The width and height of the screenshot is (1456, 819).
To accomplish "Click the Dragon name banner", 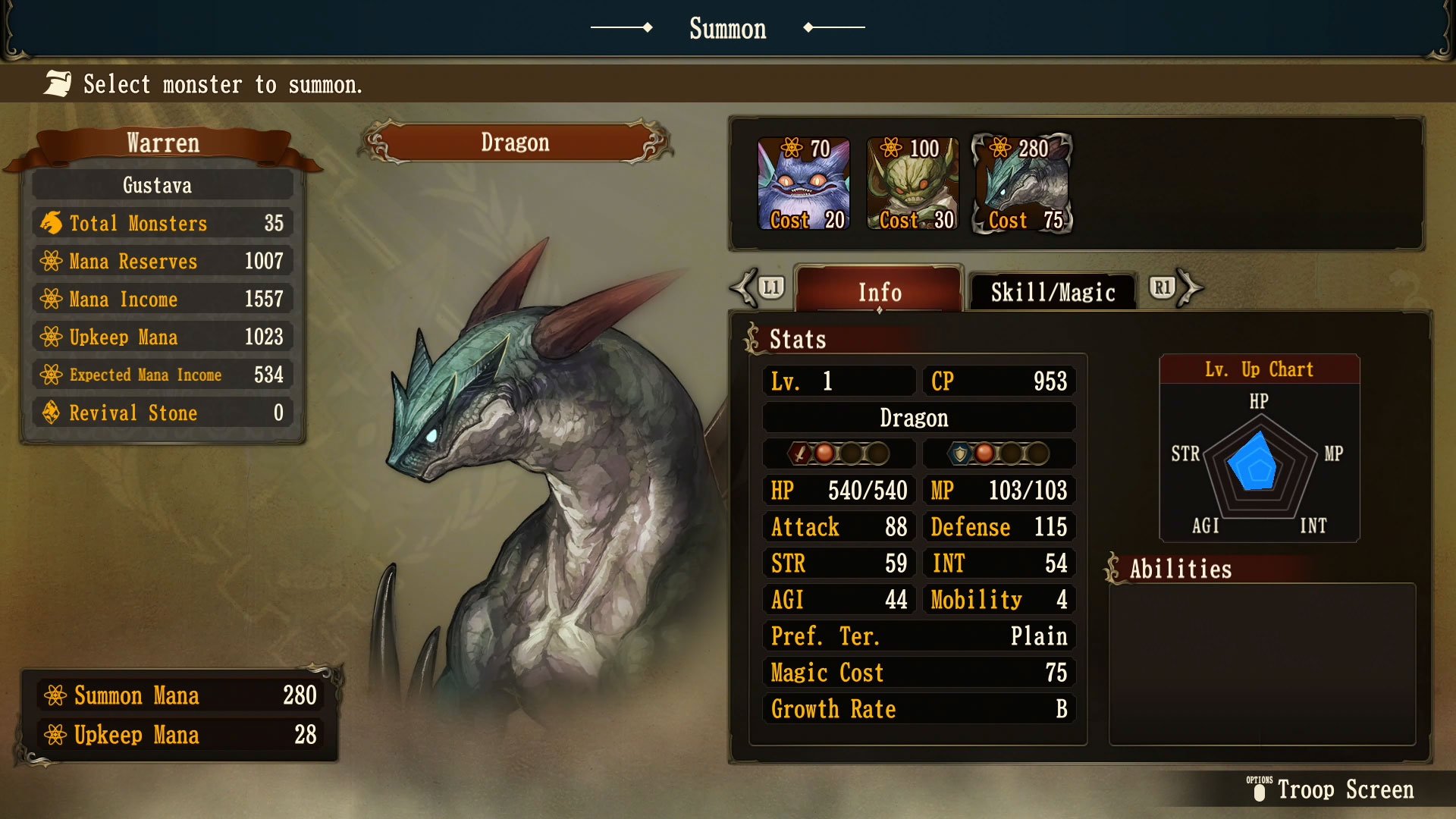I will [x=516, y=143].
